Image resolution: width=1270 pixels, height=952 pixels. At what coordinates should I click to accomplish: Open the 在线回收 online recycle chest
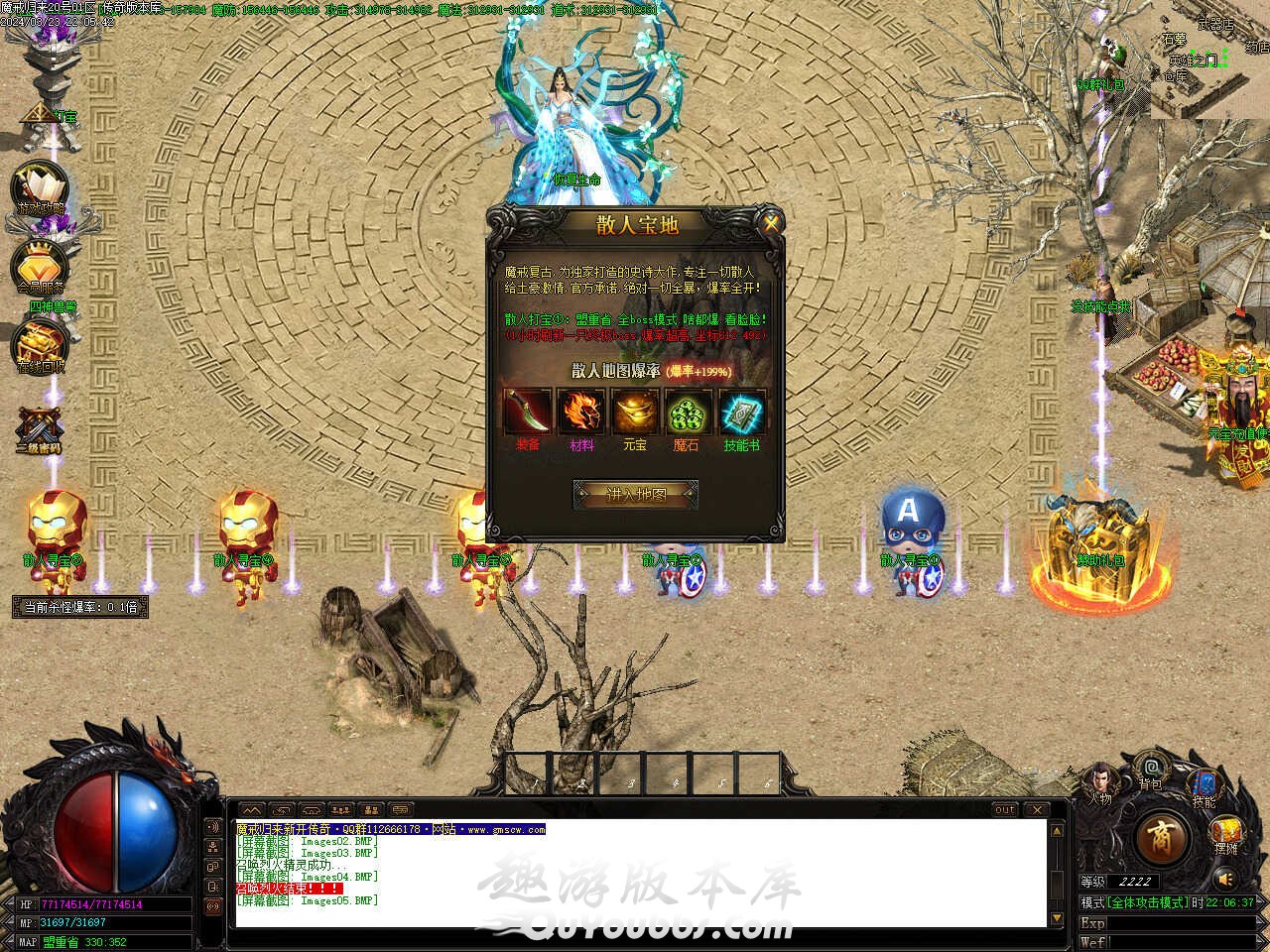[41, 344]
